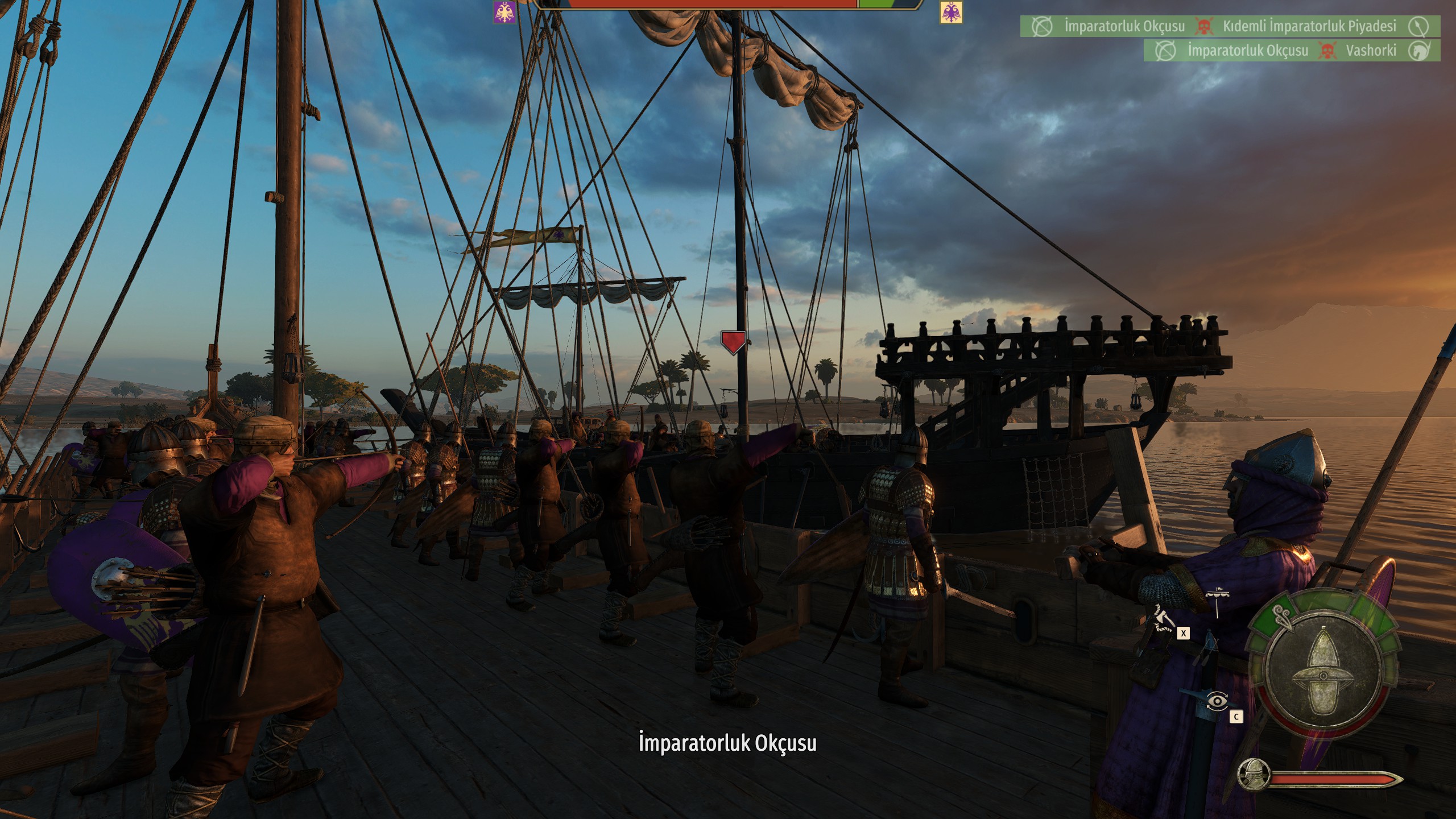
Task: Click the yellow banner with the purple eagle
Action: pyautogui.click(x=950, y=12)
